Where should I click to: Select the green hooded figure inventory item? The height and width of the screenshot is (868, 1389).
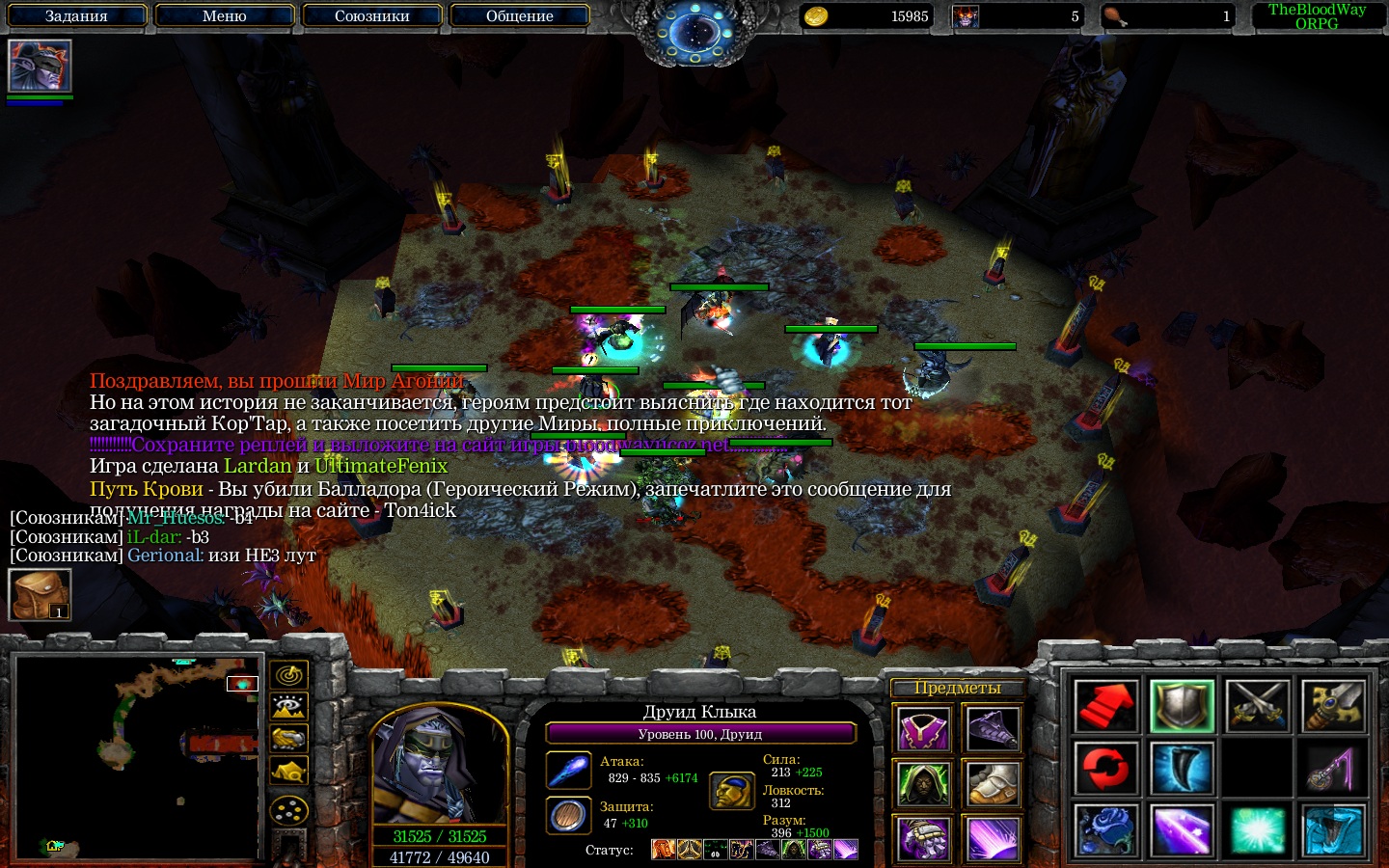pyautogui.click(x=924, y=783)
